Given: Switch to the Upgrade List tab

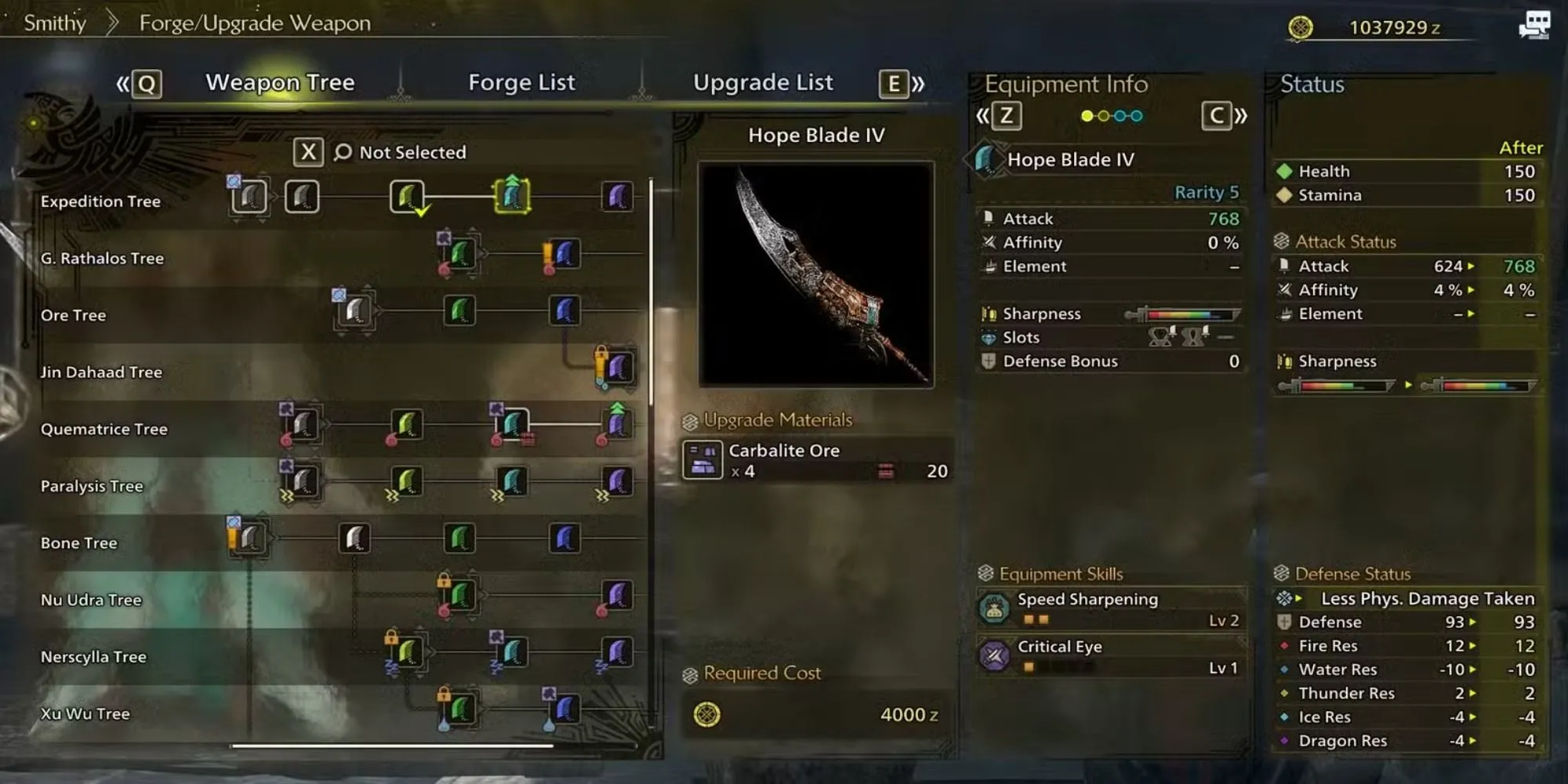Looking at the screenshot, I should [763, 82].
